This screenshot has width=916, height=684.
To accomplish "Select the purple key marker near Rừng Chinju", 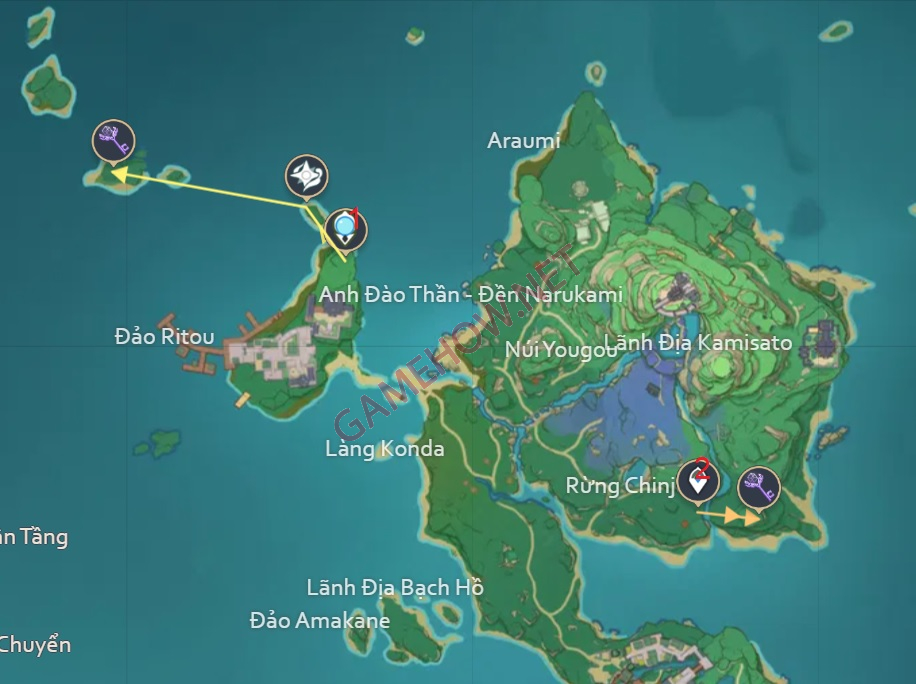I will (x=758, y=488).
